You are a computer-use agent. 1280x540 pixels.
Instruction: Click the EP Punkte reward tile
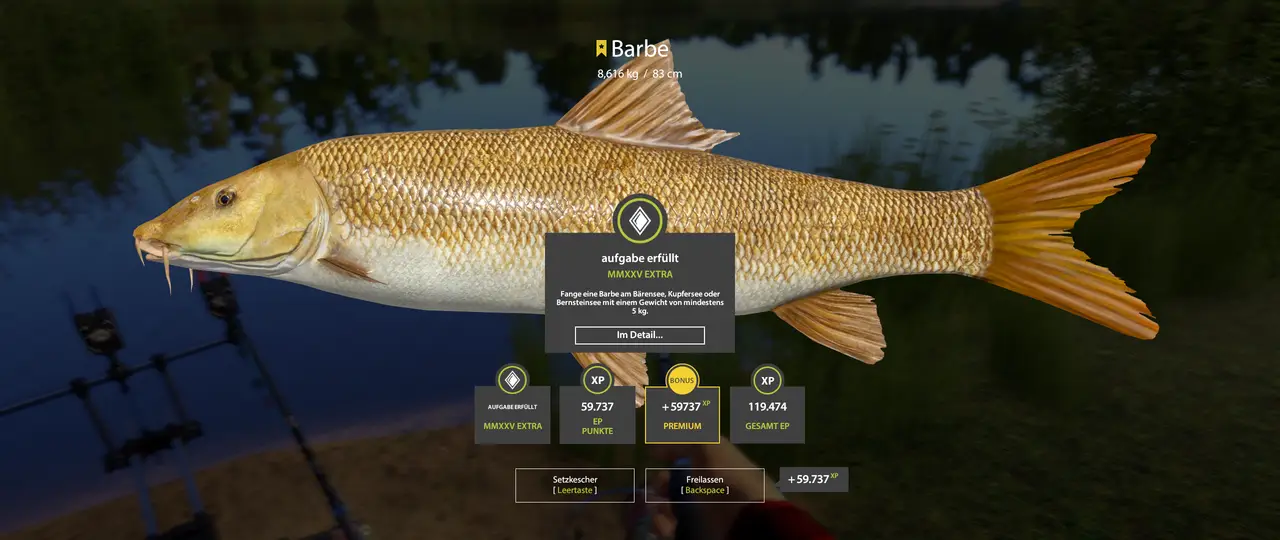(597, 414)
